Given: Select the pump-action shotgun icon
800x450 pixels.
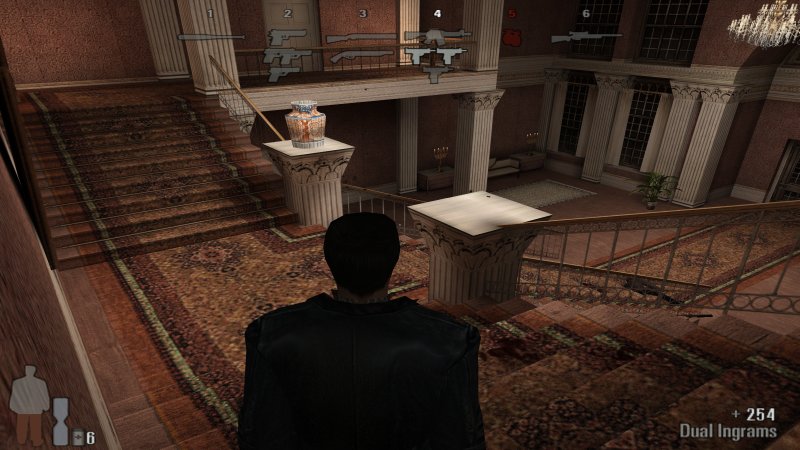Looking at the screenshot, I should click(361, 38).
